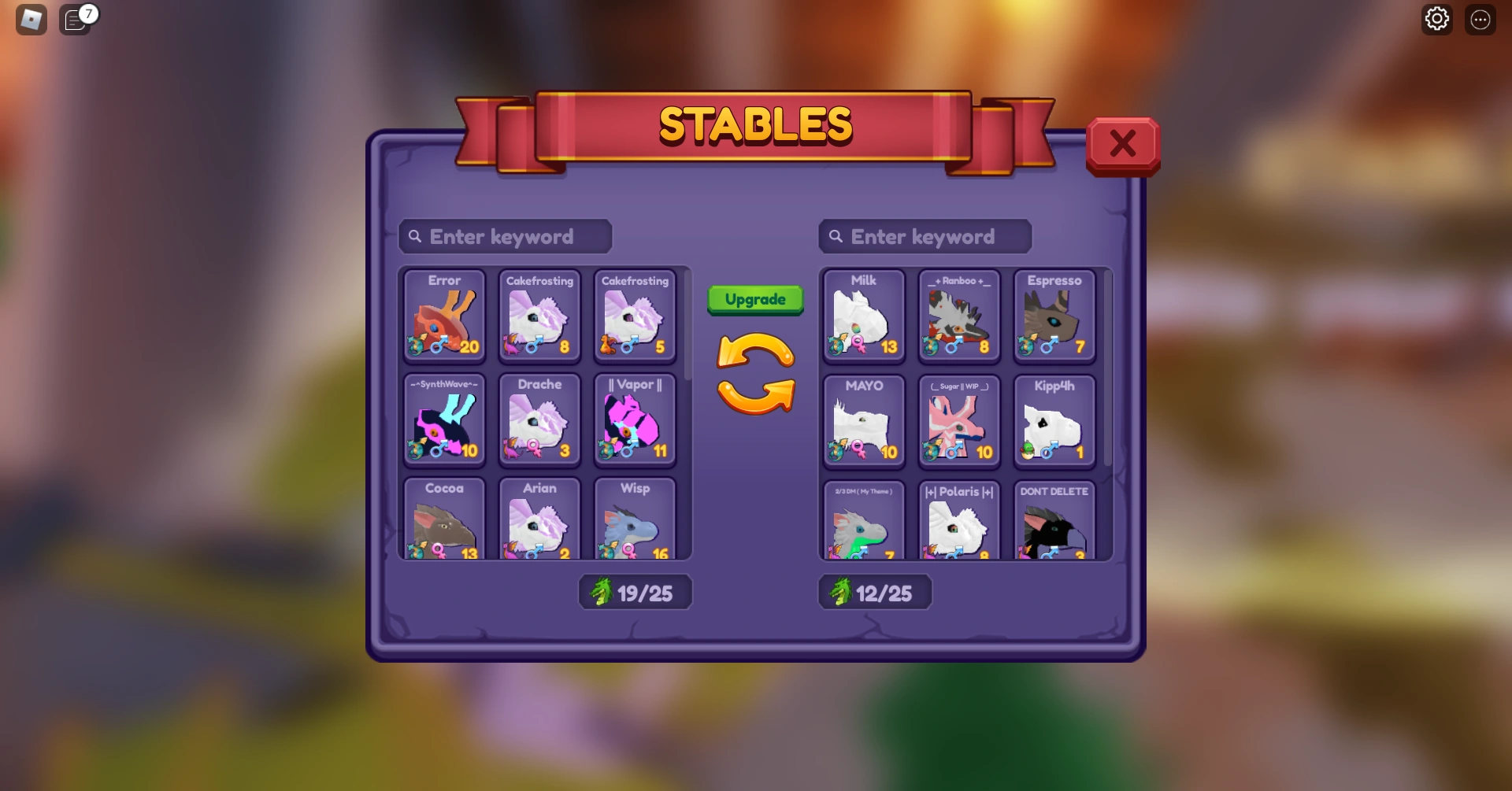Screen dimensions: 1512x791
Task: Select the MAYO dragon thumbnail
Action: [x=862, y=421]
